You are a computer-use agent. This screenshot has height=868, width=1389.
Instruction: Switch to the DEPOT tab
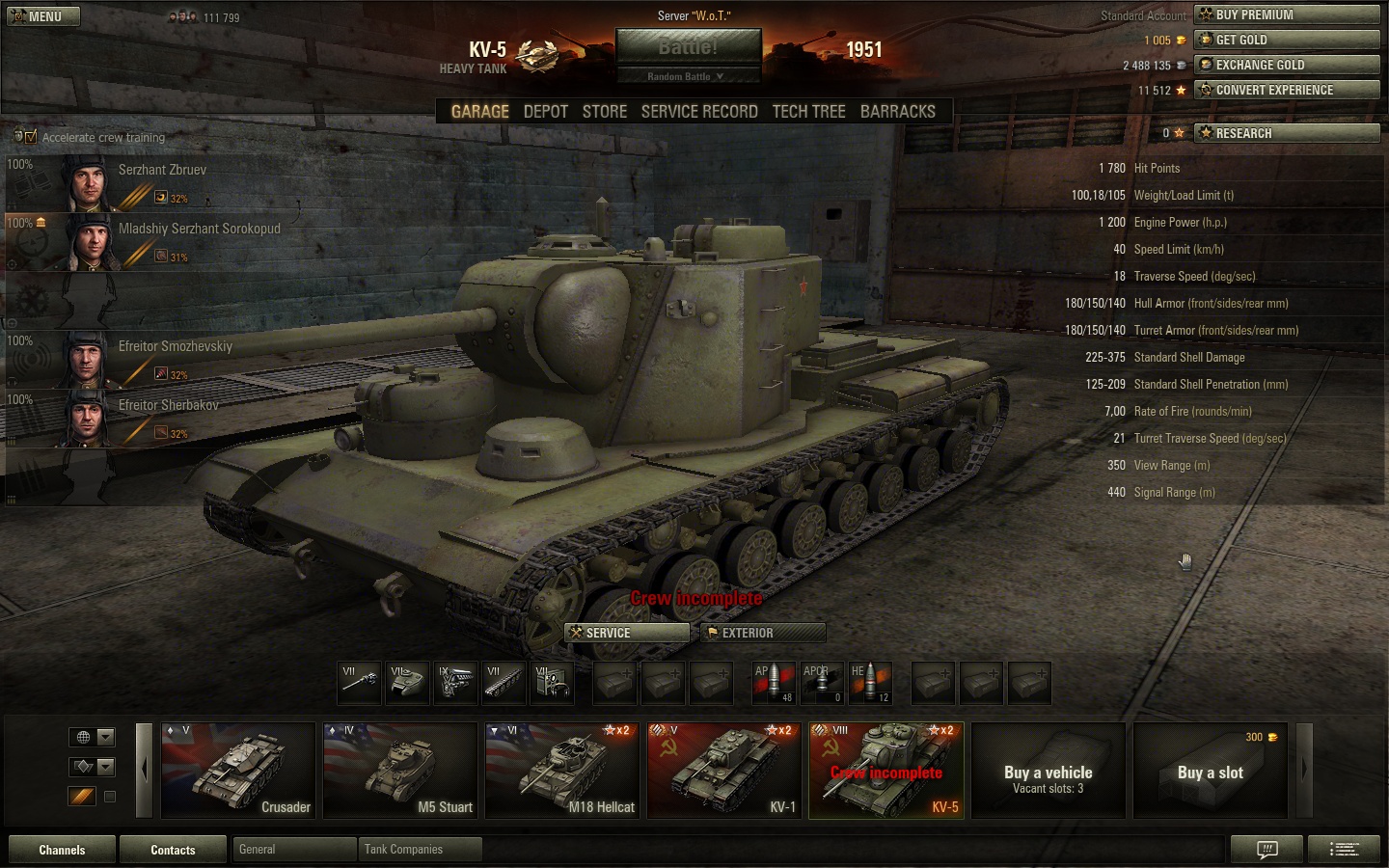point(545,112)
